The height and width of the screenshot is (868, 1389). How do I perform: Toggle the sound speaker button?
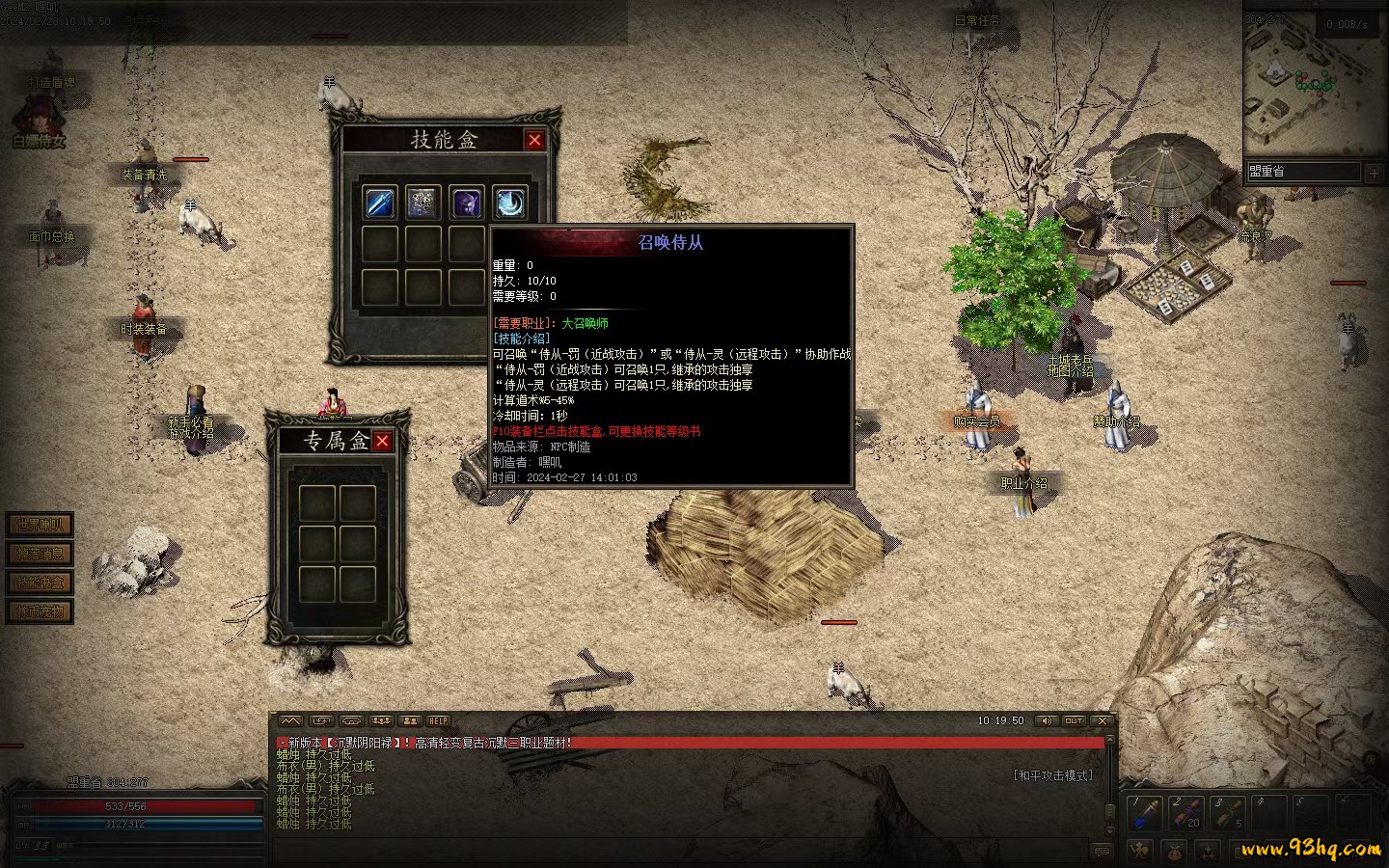pyautogui.click(x=1046, y=720)
